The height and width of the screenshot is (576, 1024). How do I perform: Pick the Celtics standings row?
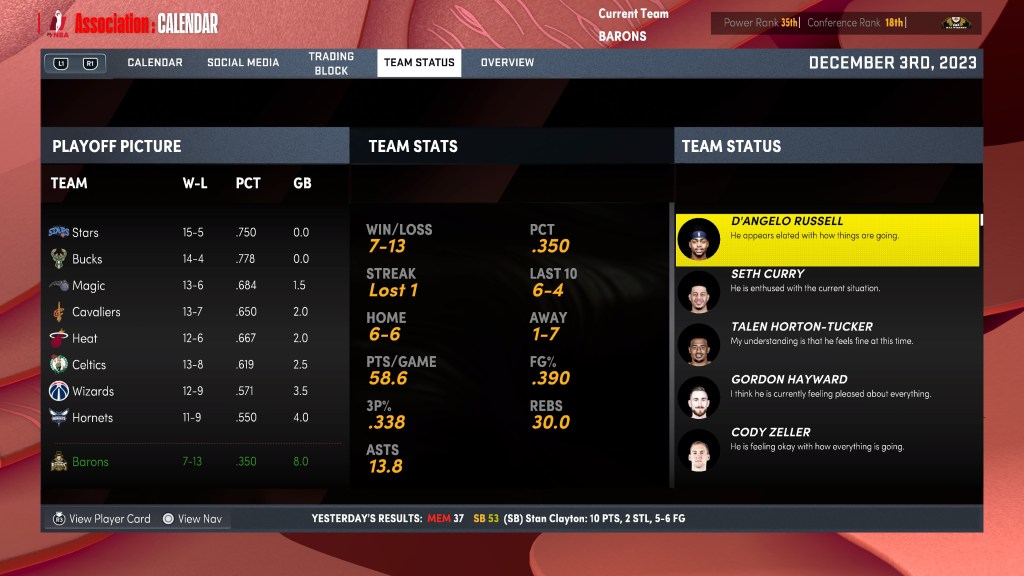pyautogui.click(x=190, y=365)
